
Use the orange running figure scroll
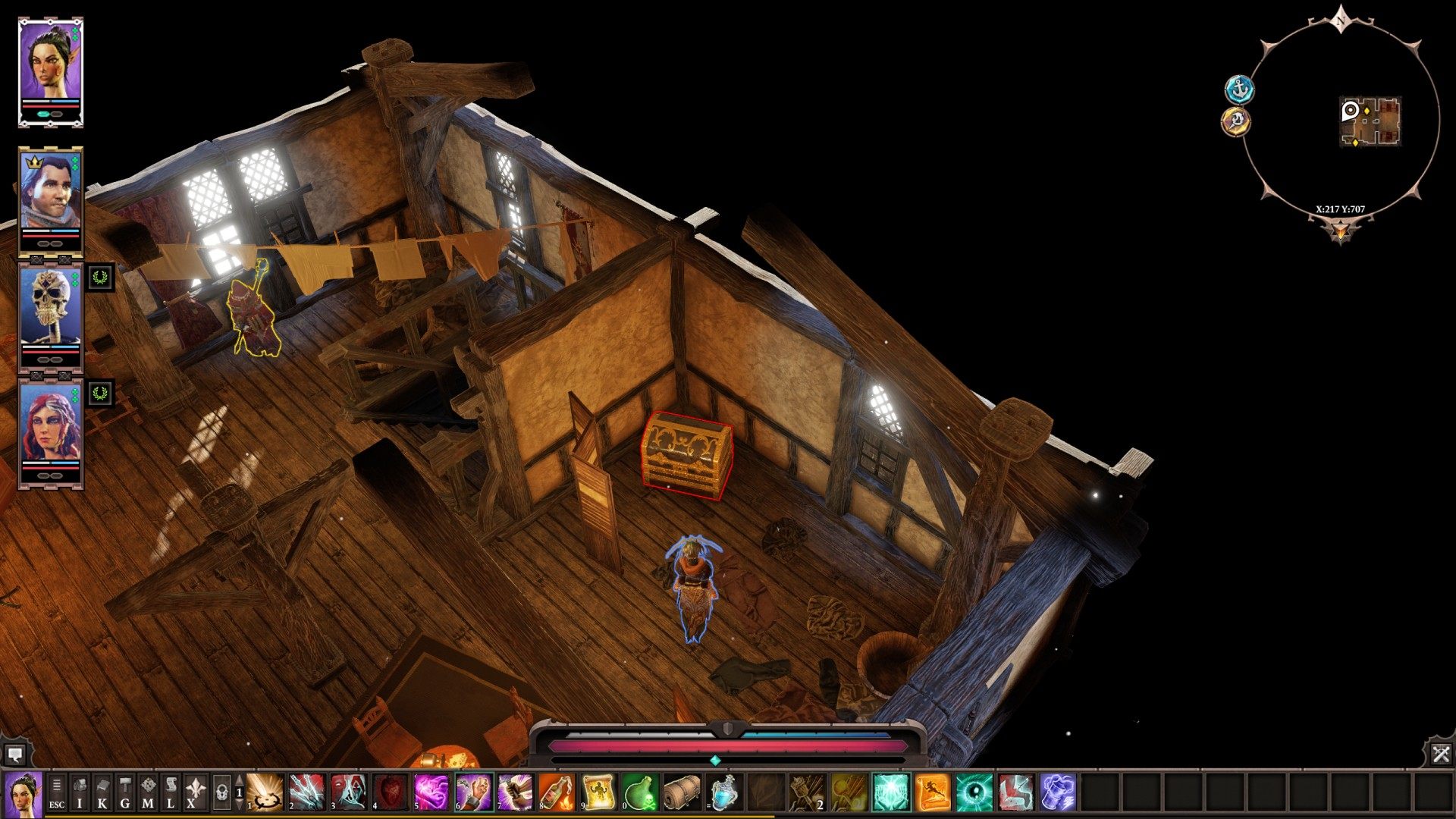point(932,793)
